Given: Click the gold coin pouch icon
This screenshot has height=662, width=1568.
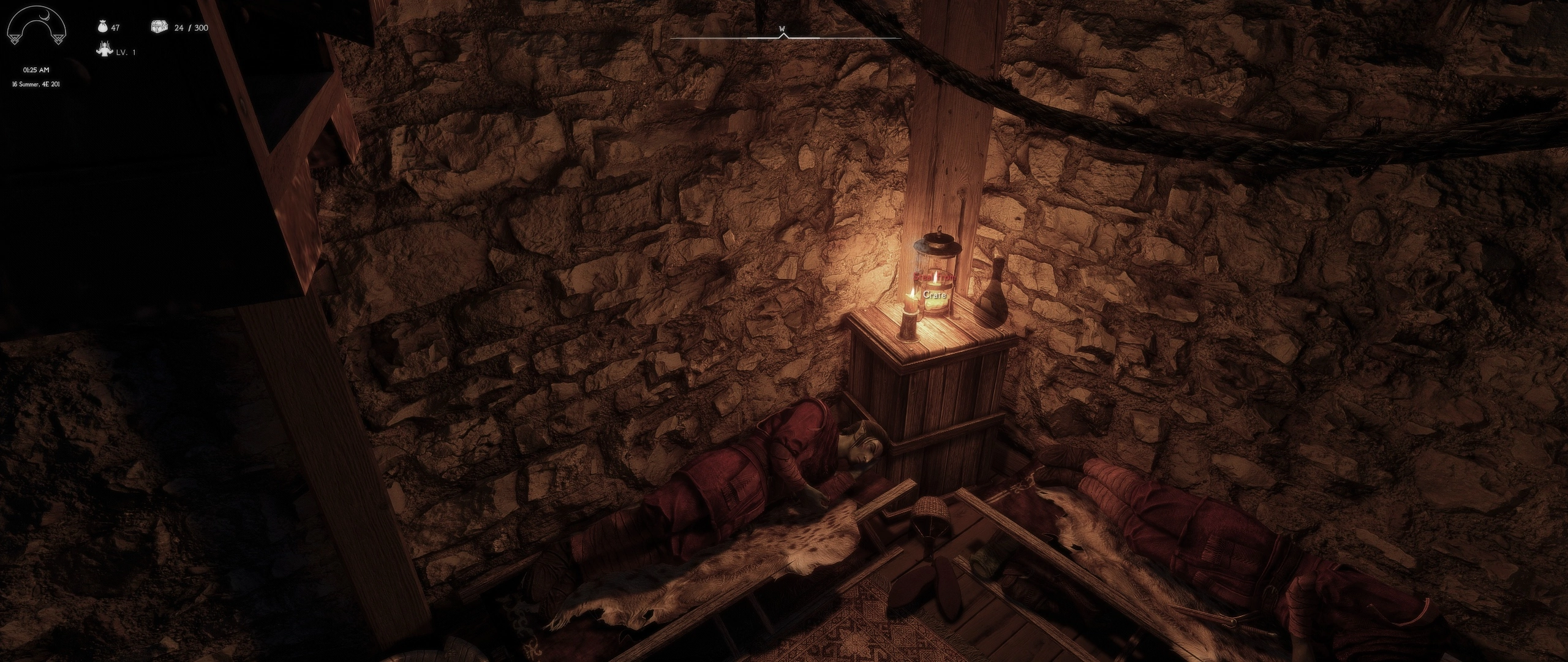Looking at the screenshot, I should click(x=102, y=27).
